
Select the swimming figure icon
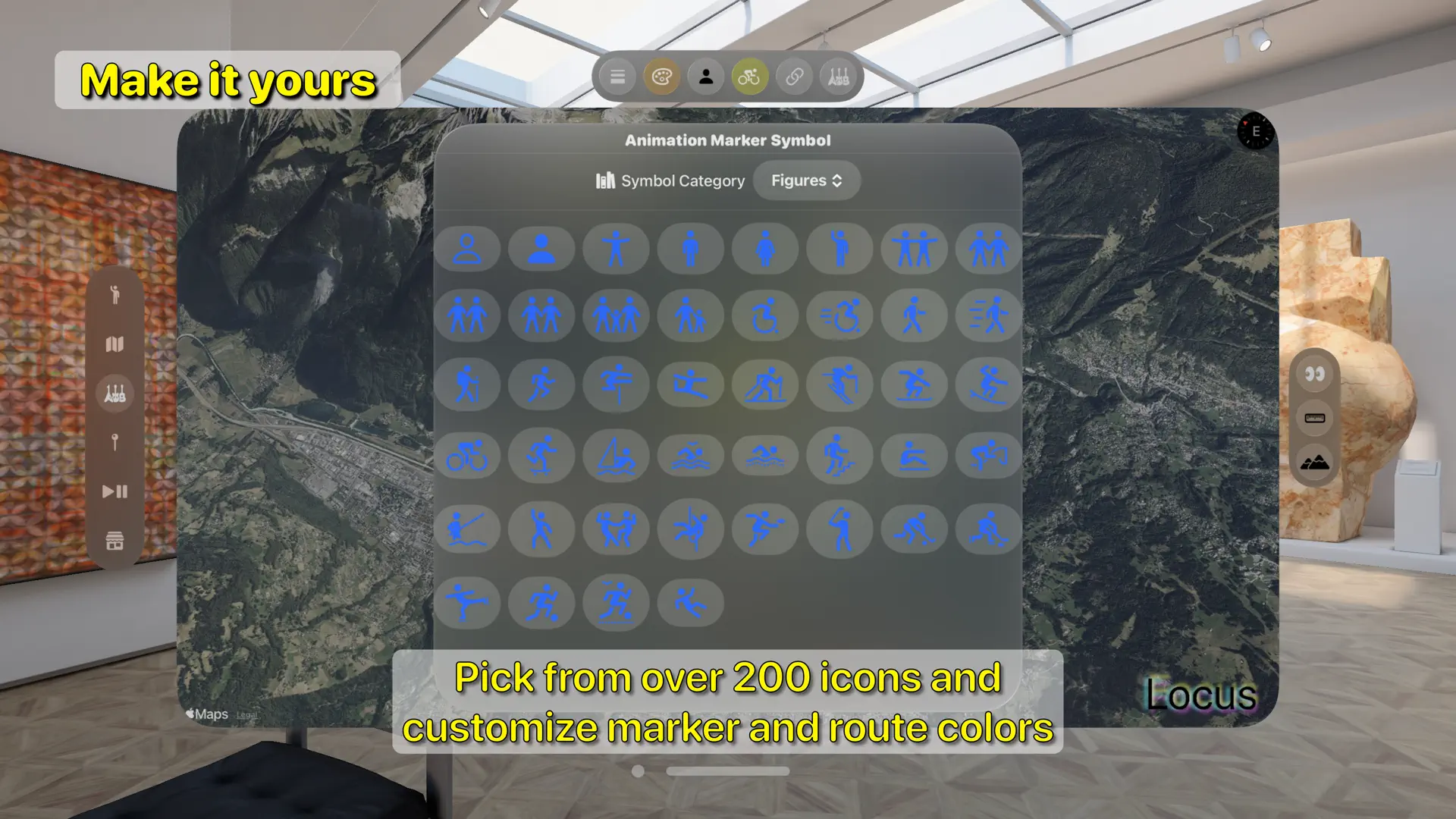point(765,456)
